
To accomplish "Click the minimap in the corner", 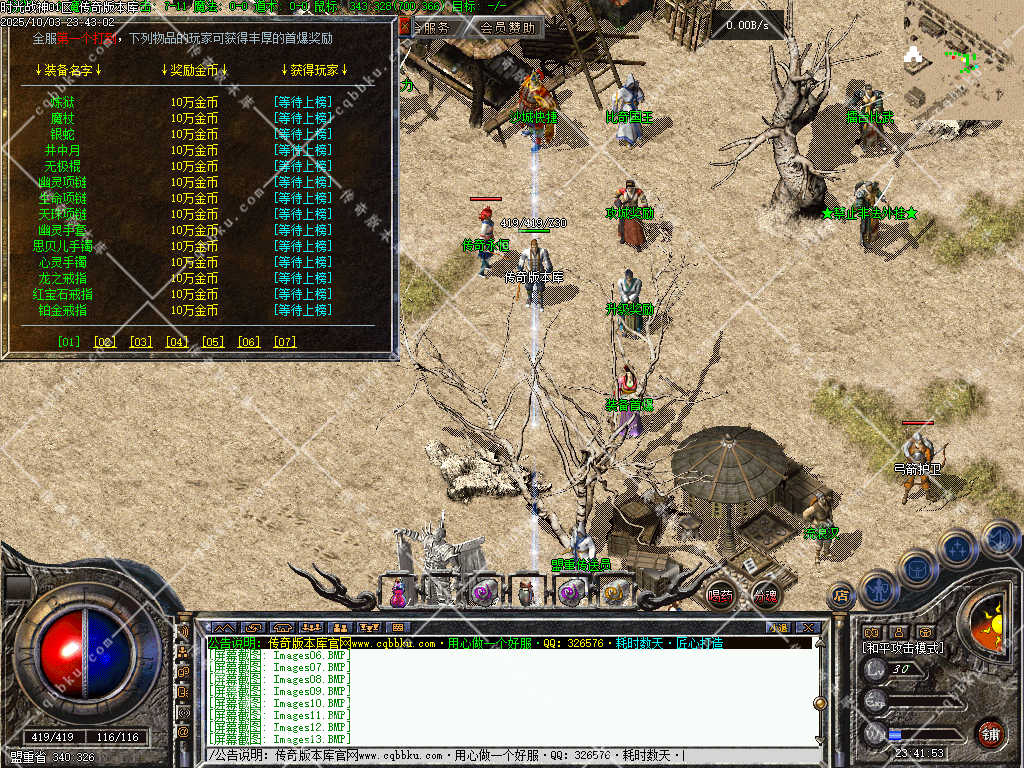I will [962, 60].
